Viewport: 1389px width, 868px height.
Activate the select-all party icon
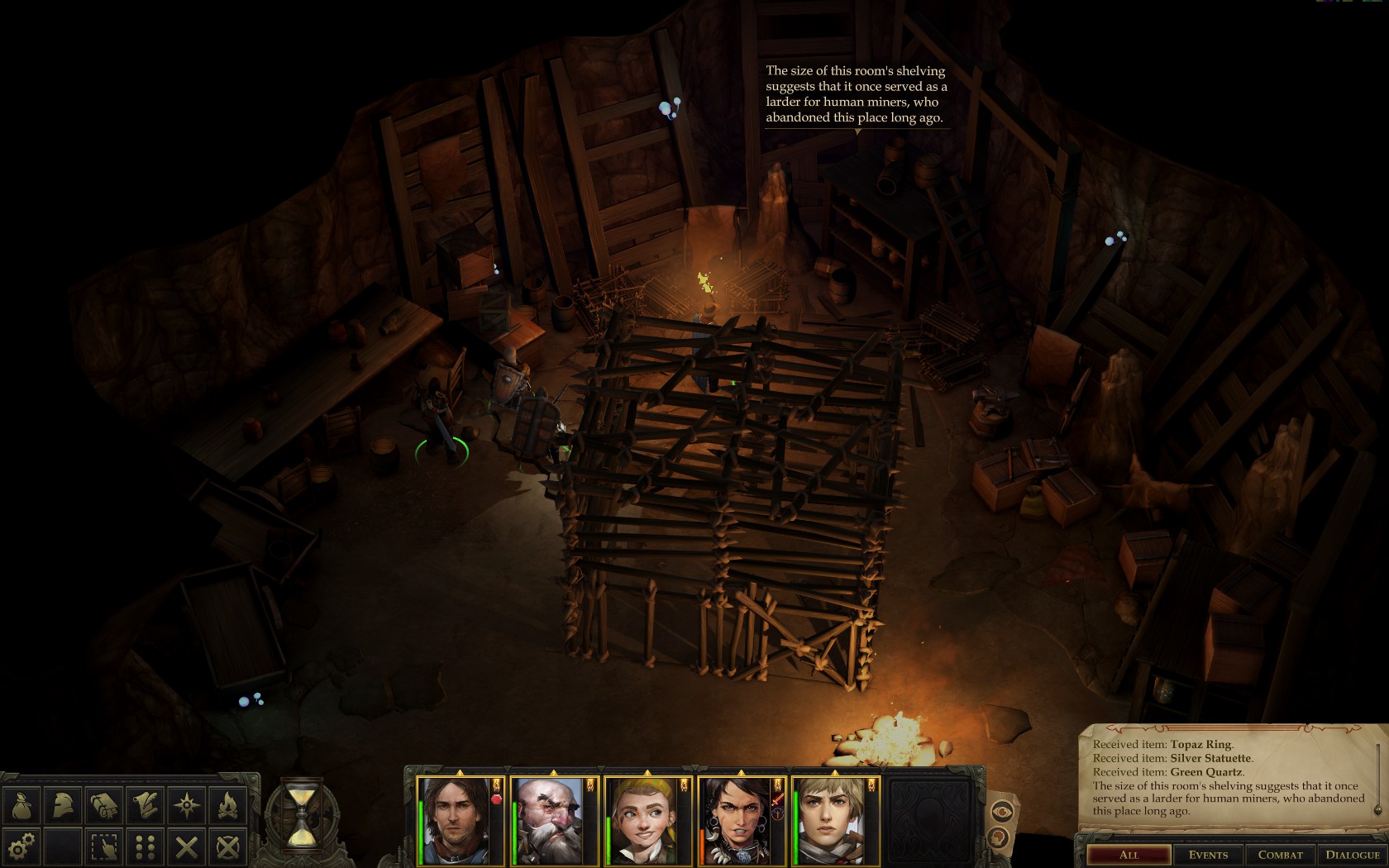(x=104, y=847)
